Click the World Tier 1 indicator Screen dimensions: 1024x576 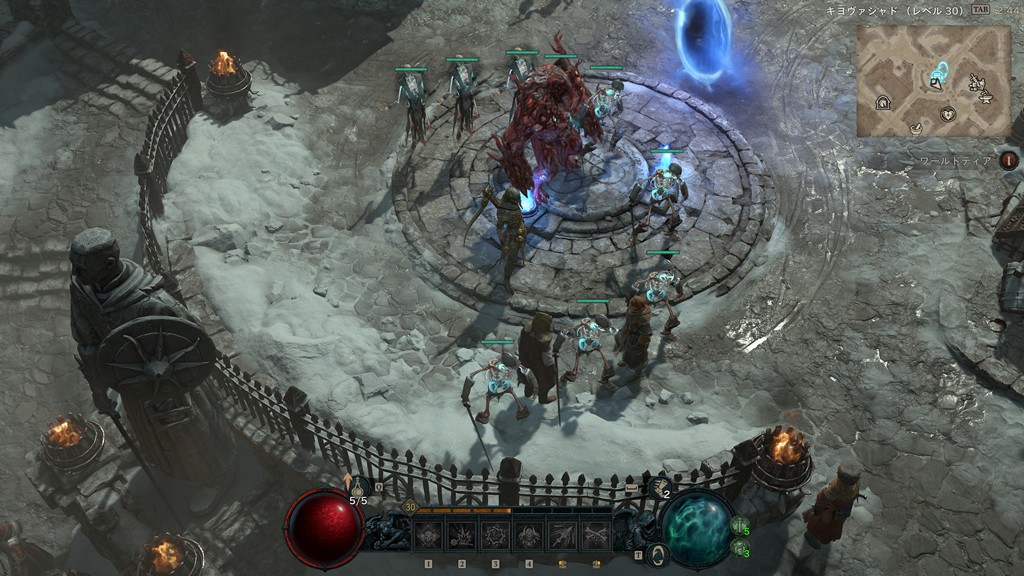point(1010,159)
